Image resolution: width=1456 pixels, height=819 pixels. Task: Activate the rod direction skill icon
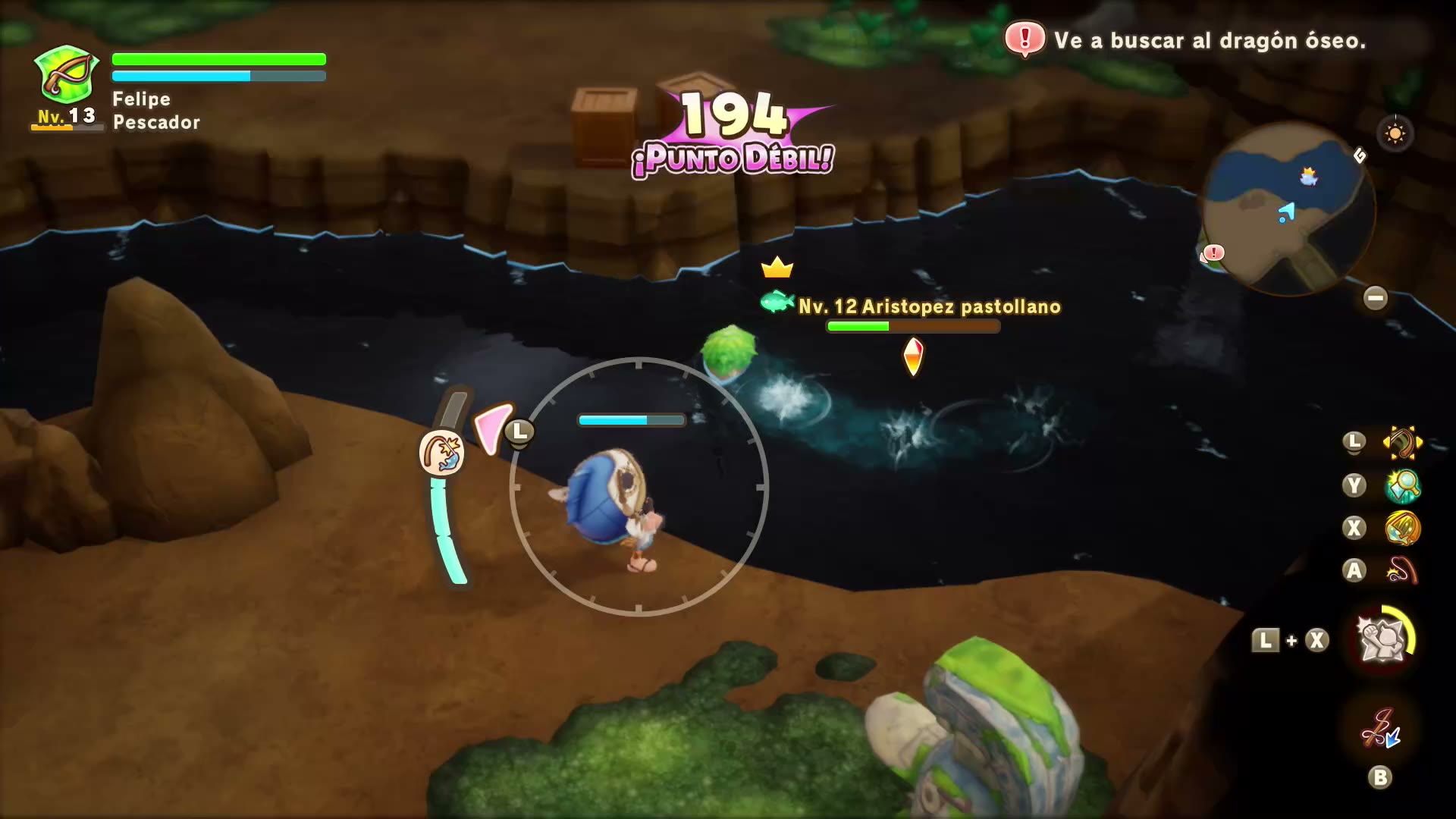point(1401,443)
